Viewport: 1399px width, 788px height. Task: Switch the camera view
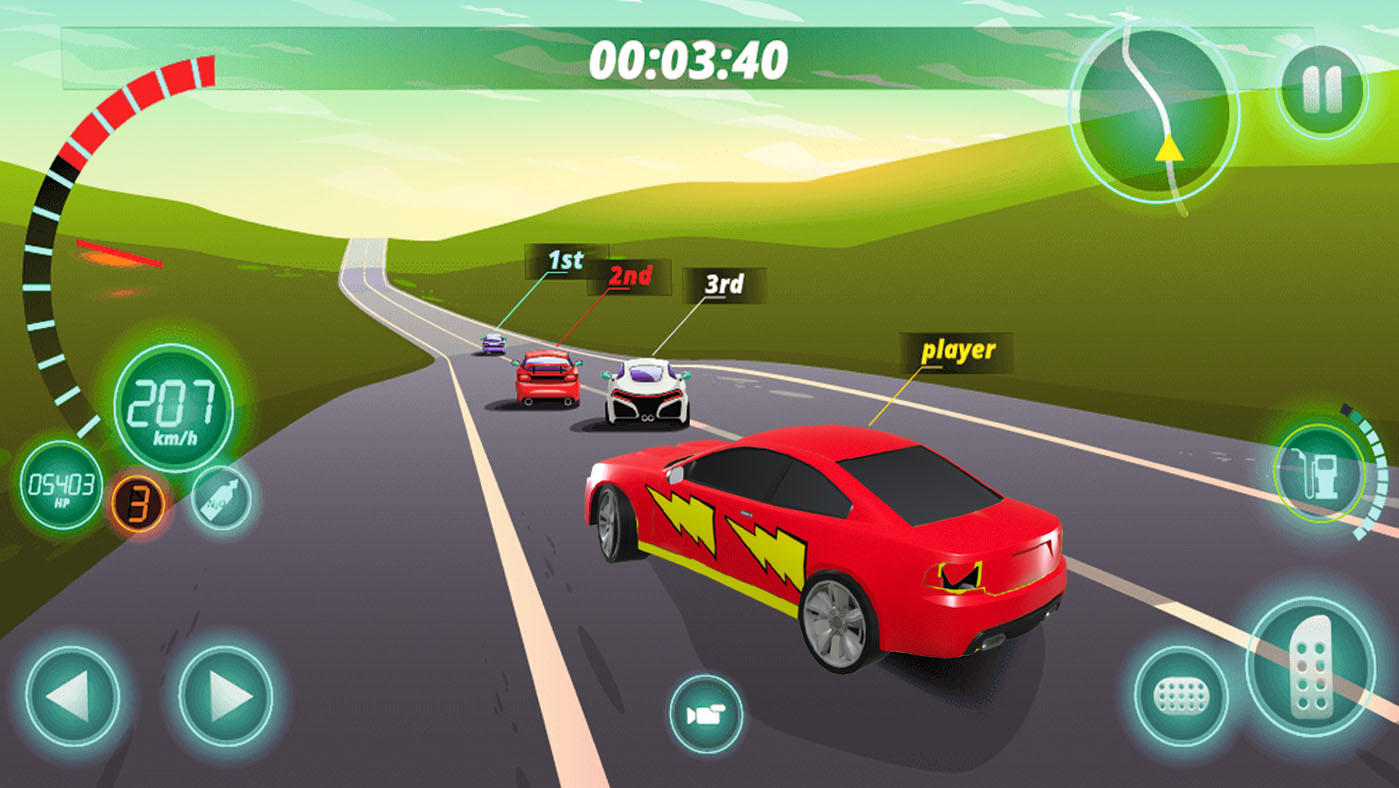pos(706,714)
